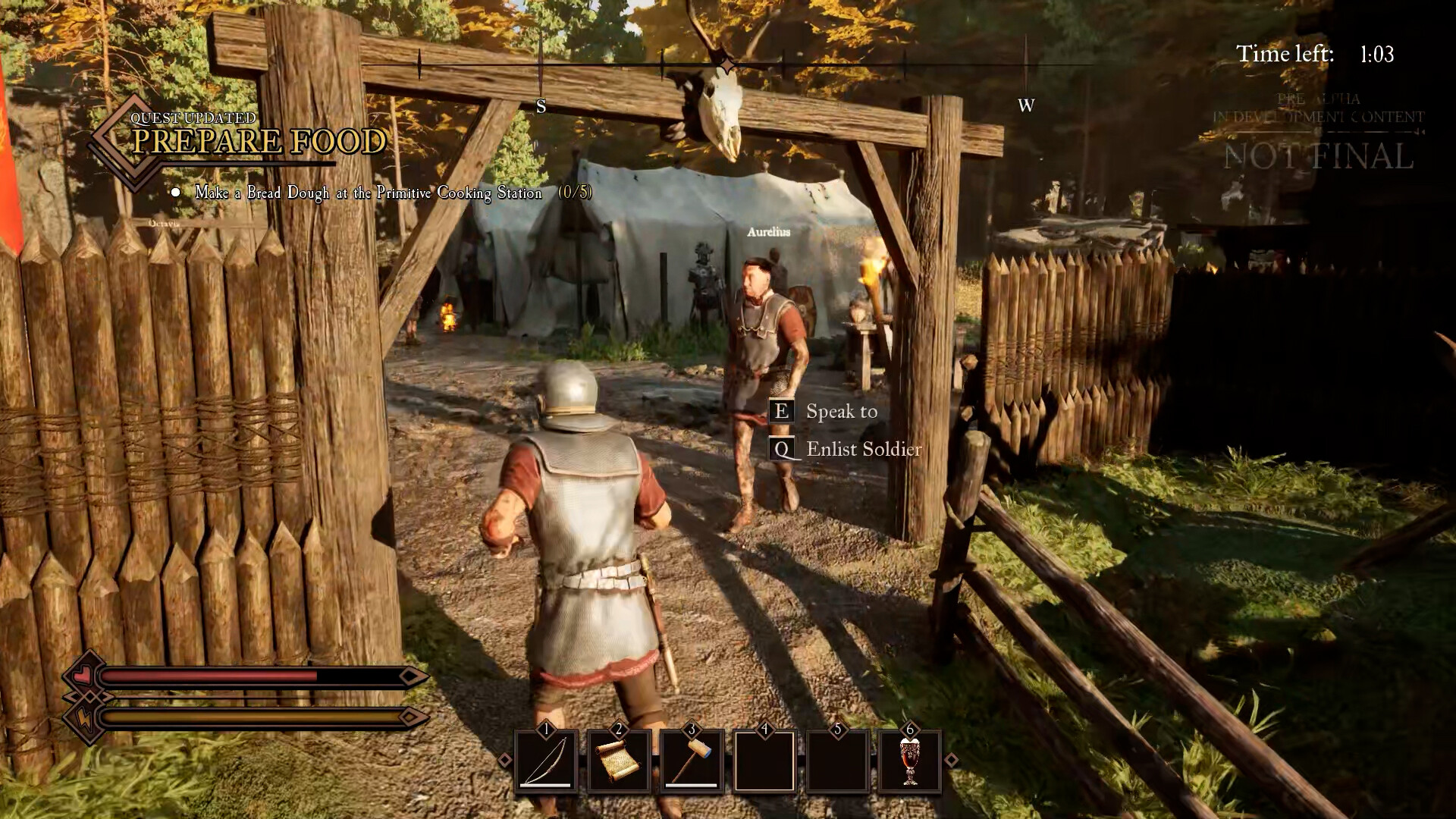Click the E key prompt for Speak to
Image resolution: width=1456 pixels, height=819 pixels.
(x=780, y=412)
